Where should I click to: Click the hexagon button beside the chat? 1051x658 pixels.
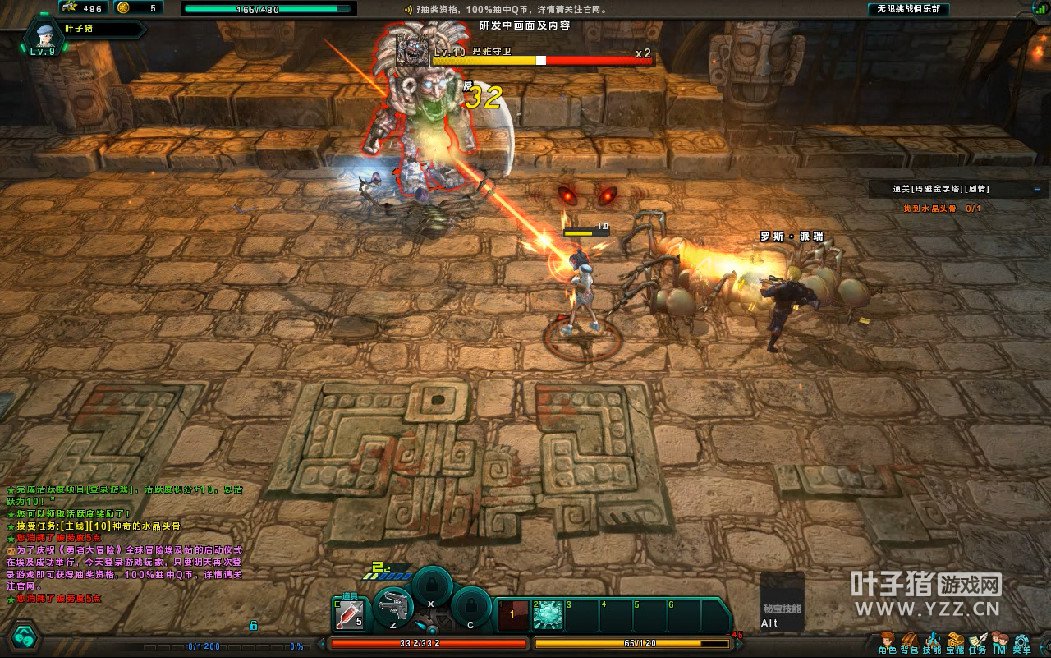[24, 635]
